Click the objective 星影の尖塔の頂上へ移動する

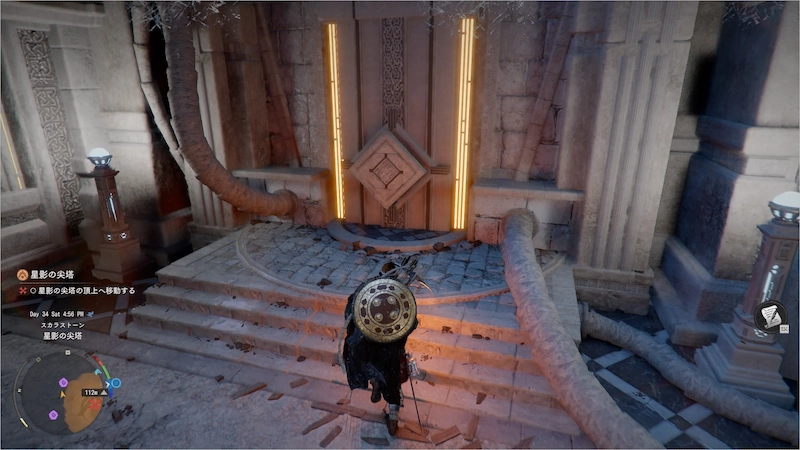point(87,289)
